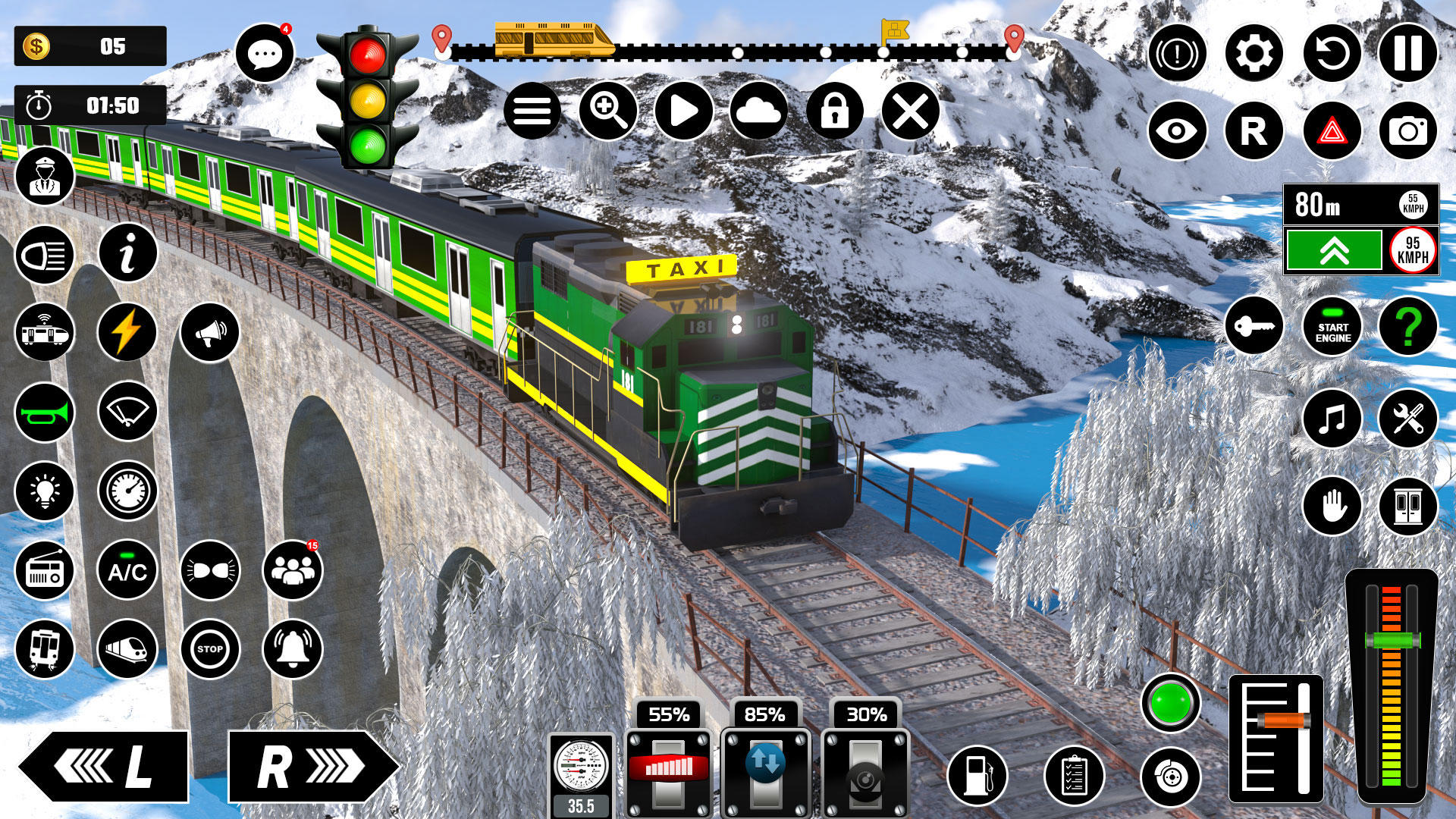The image size is (1456, 819).
Task: Open the hamburger menu at top
Action: 534,111
